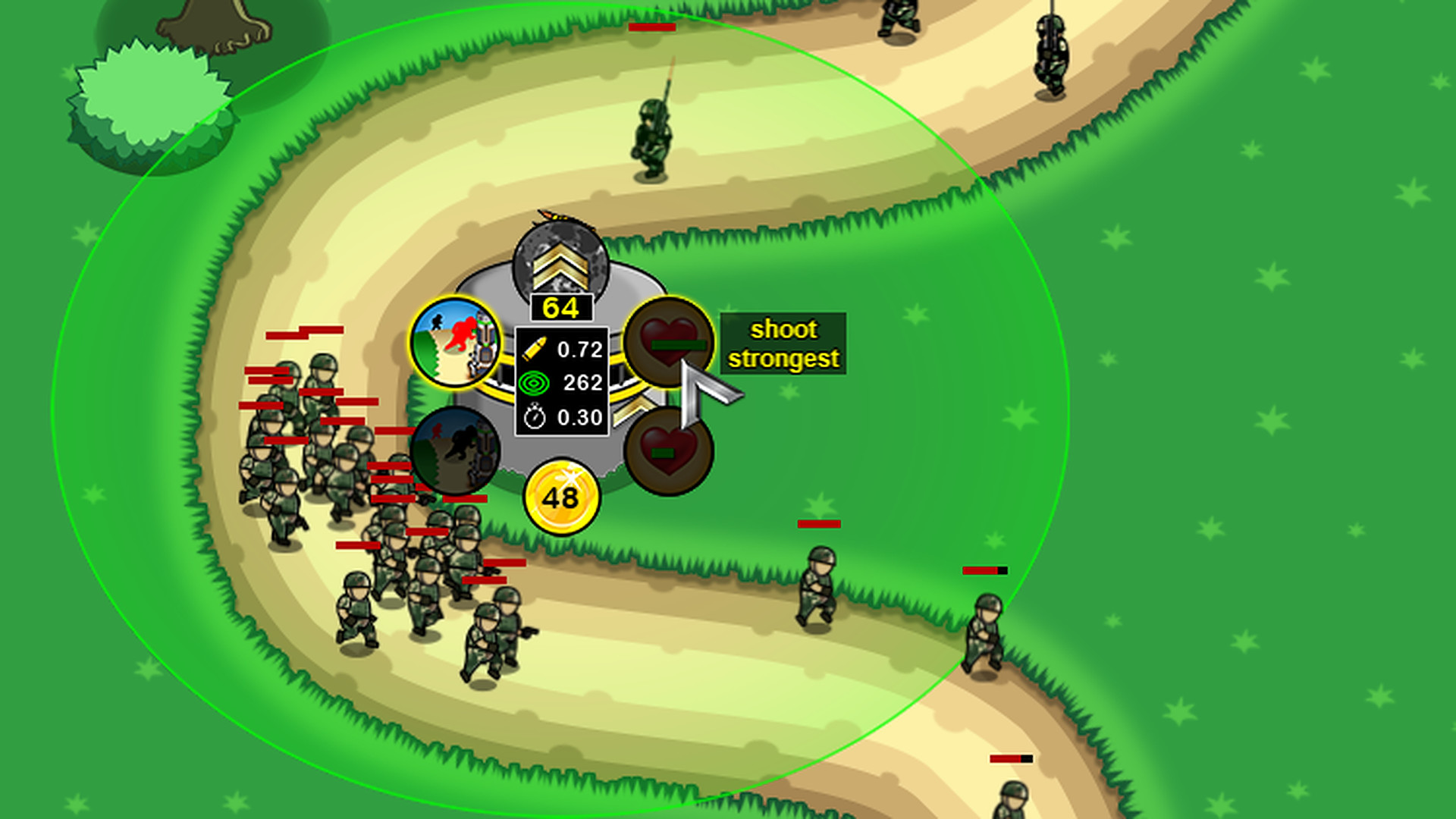The height and width of the screenshot is (819, 1456).
Task: Click the soldier walking alone on the upper path
Action: [652, 136]
